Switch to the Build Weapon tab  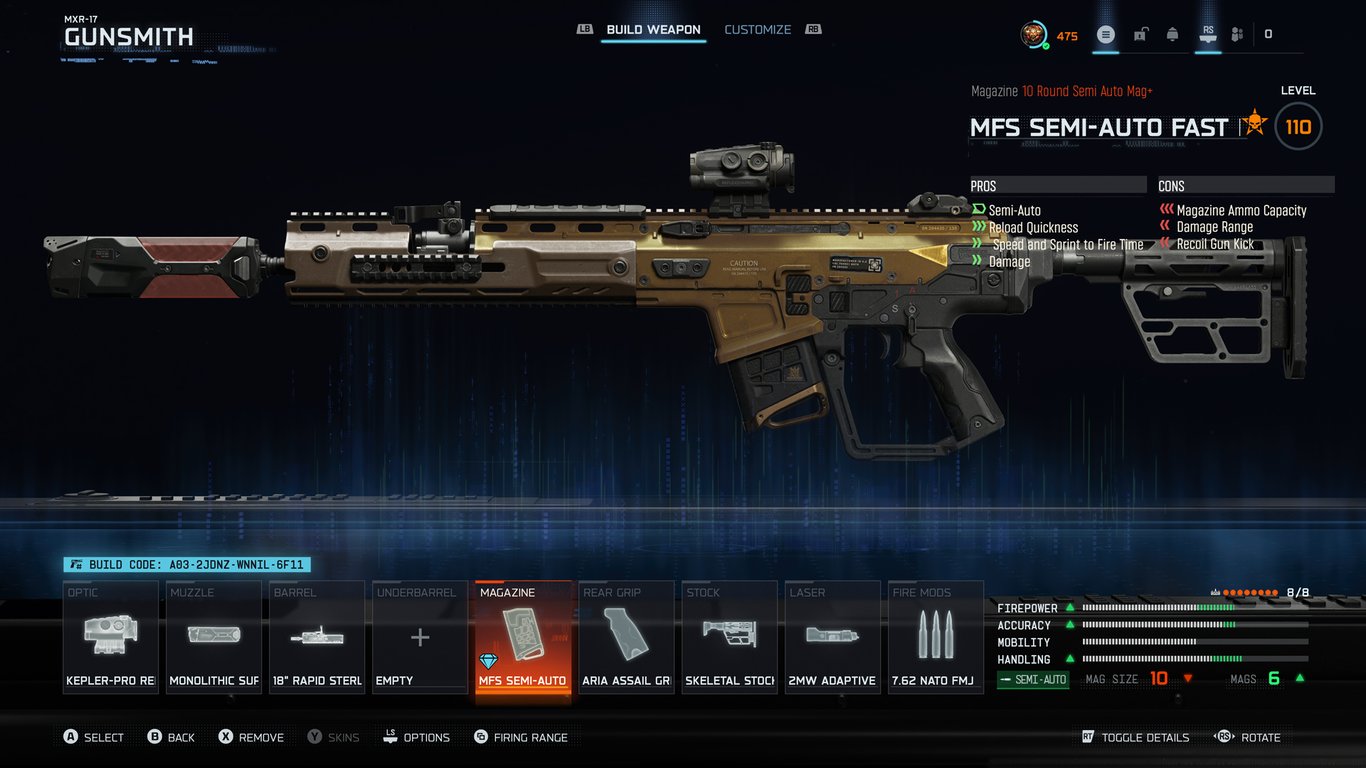pyautogui.click(x=652, y=29)
